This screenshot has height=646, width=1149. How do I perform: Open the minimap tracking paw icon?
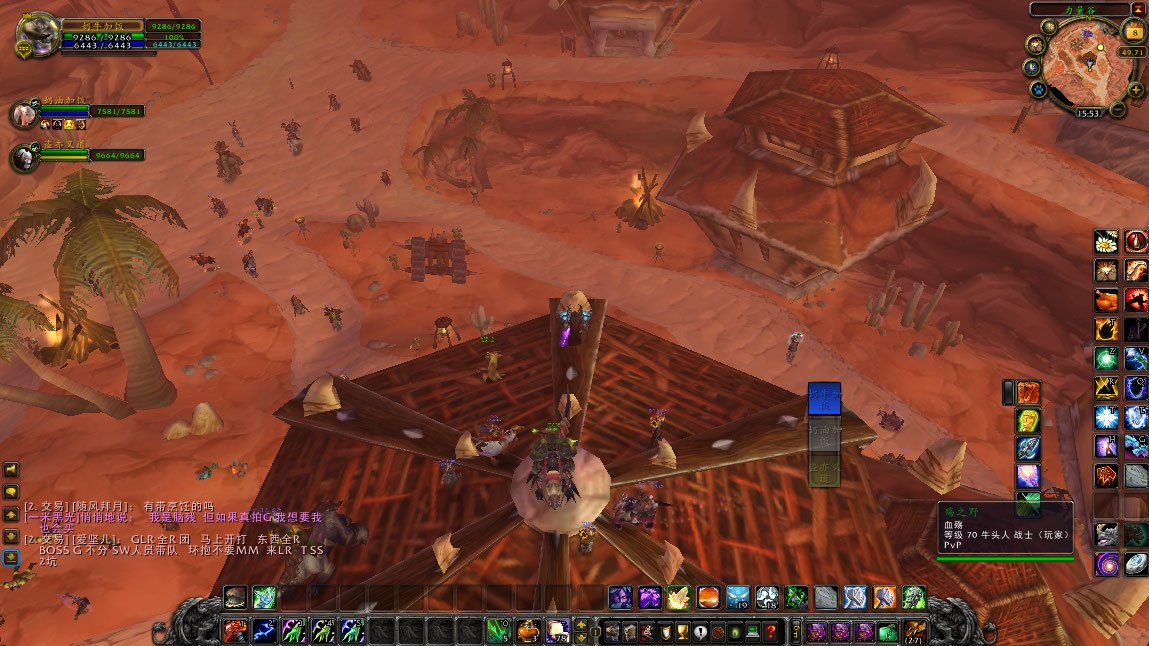(1039, 90)
